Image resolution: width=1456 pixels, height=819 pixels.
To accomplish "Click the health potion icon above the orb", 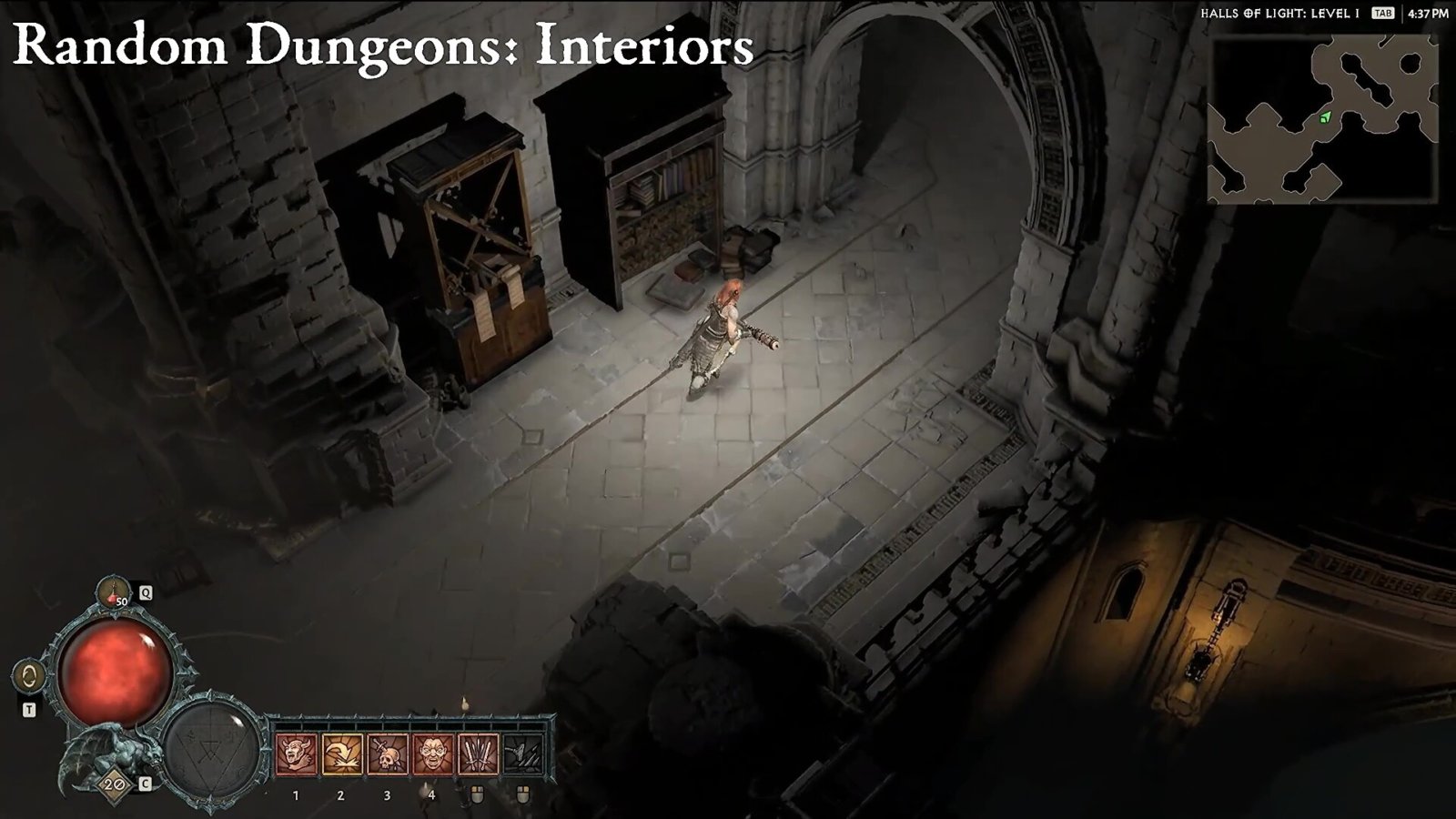I will pos(113,593).
